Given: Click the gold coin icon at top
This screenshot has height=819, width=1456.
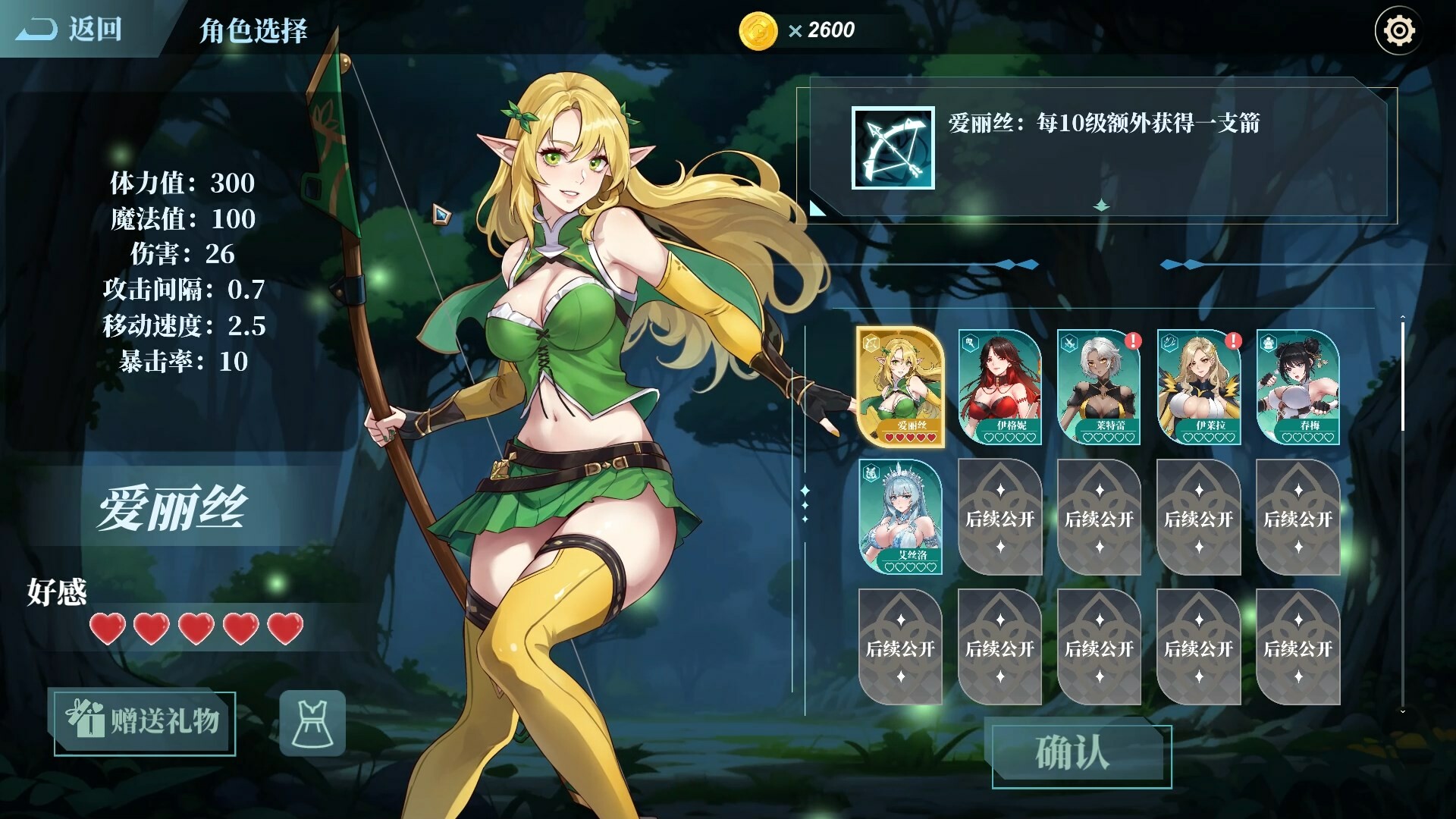Looking at the screenshot, I should tap(756, 30).
